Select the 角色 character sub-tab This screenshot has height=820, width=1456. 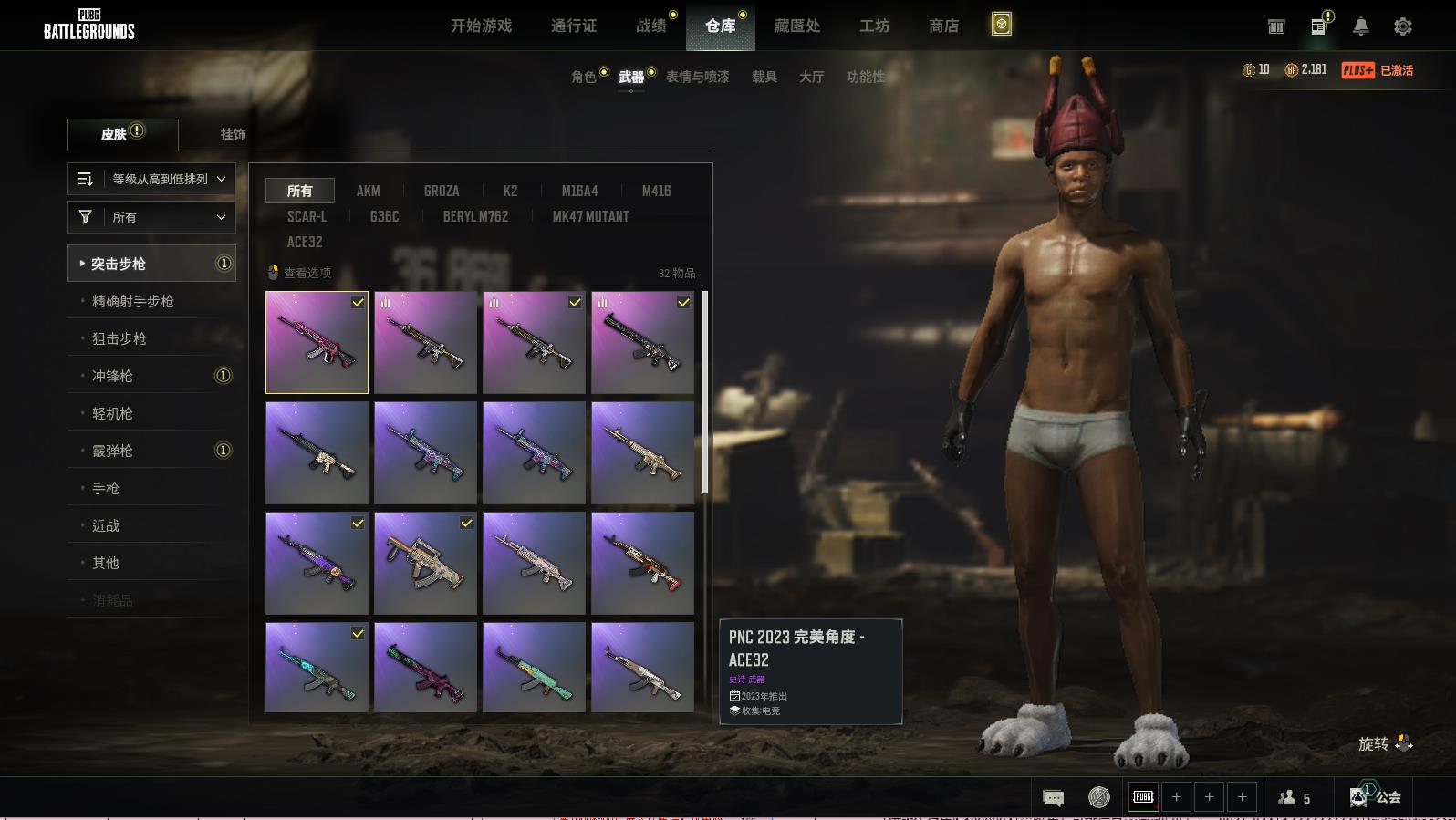583,77
